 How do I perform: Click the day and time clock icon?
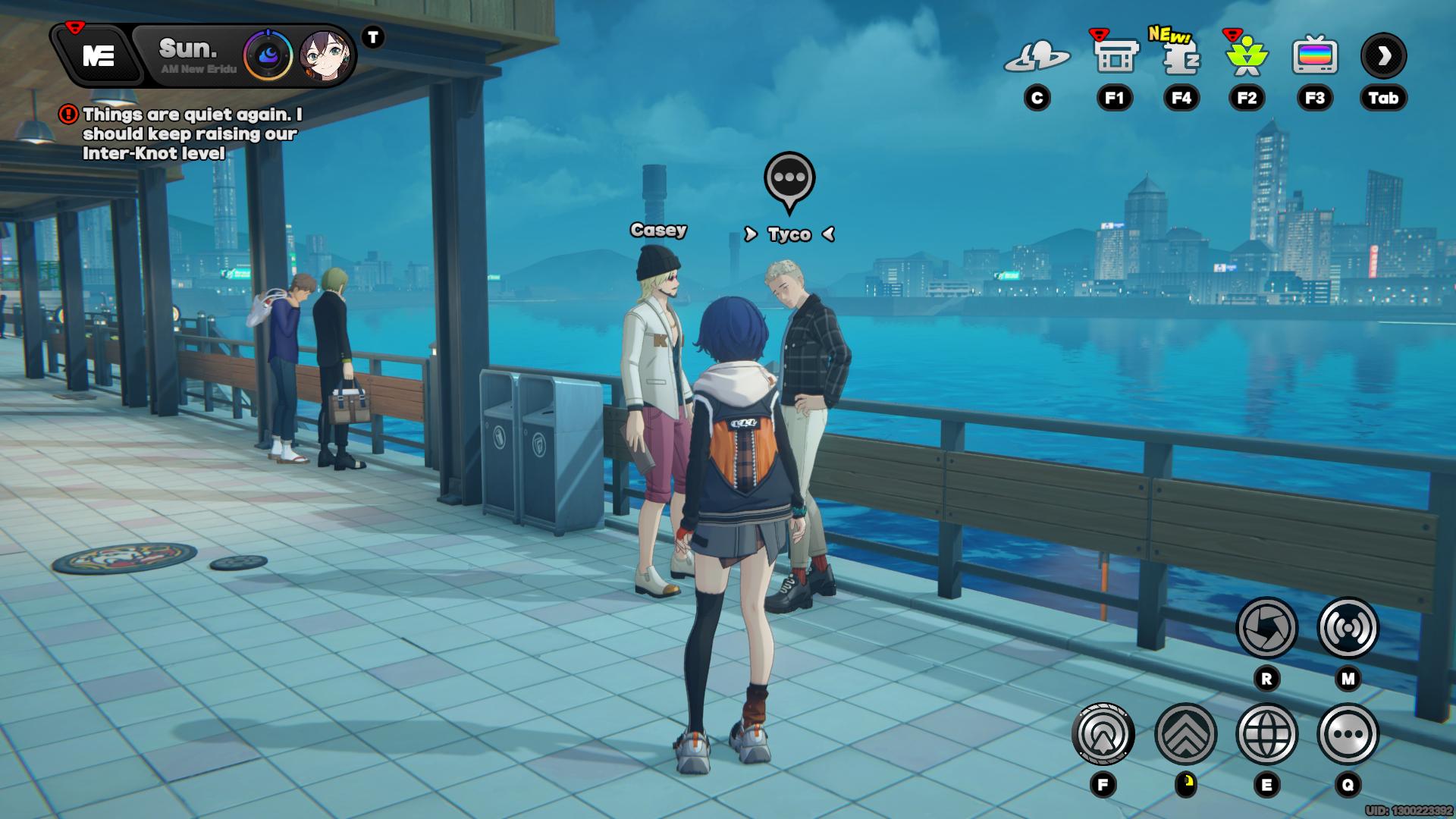click(268, 55)
